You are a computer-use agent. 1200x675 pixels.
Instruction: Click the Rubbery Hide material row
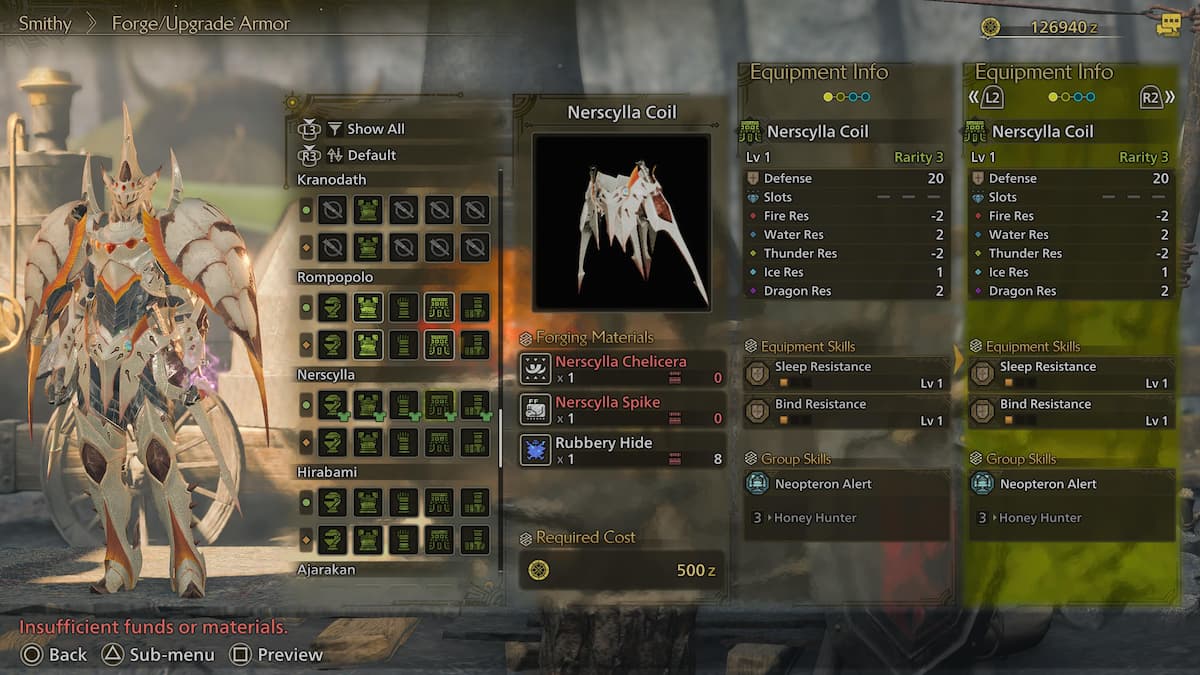point(621,450)
